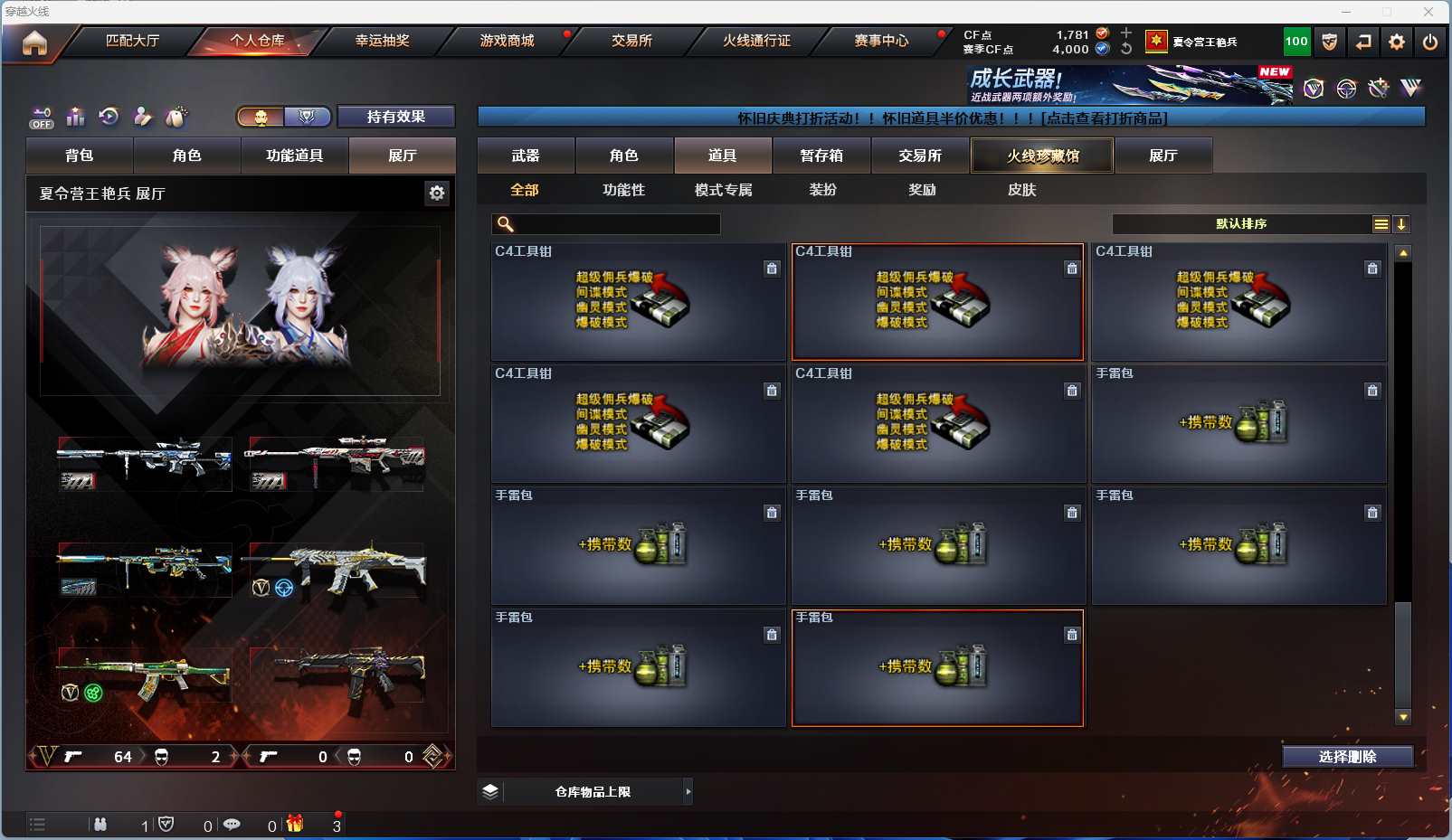Close the game window
This screenshot has height=840, width=1452.
1428,12
